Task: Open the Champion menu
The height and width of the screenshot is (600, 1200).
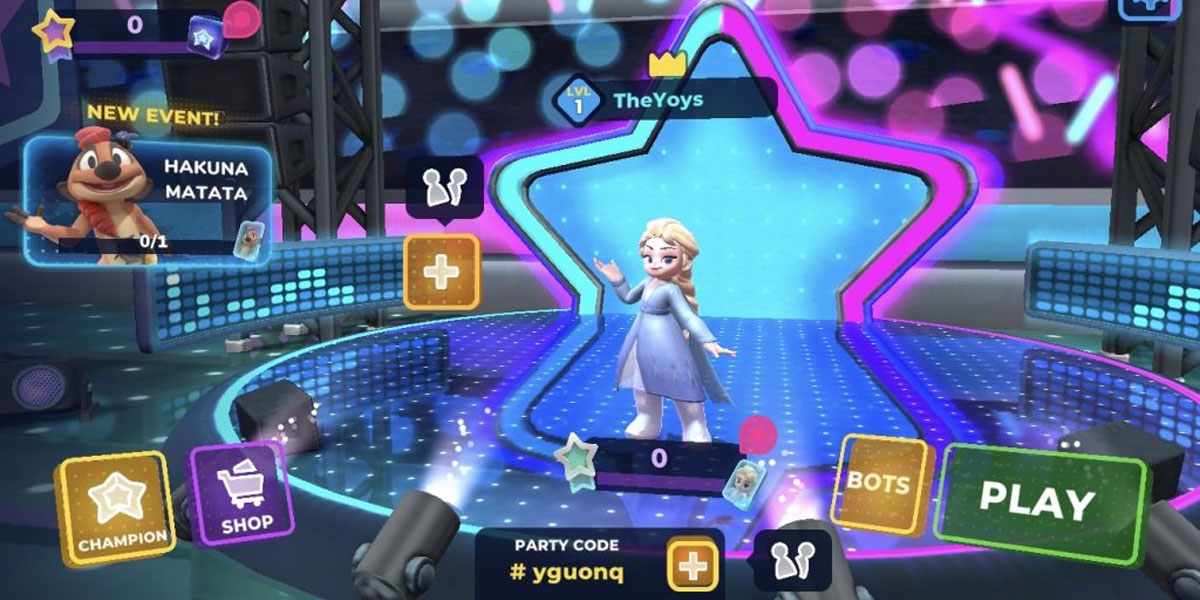Action: [112, 507]
